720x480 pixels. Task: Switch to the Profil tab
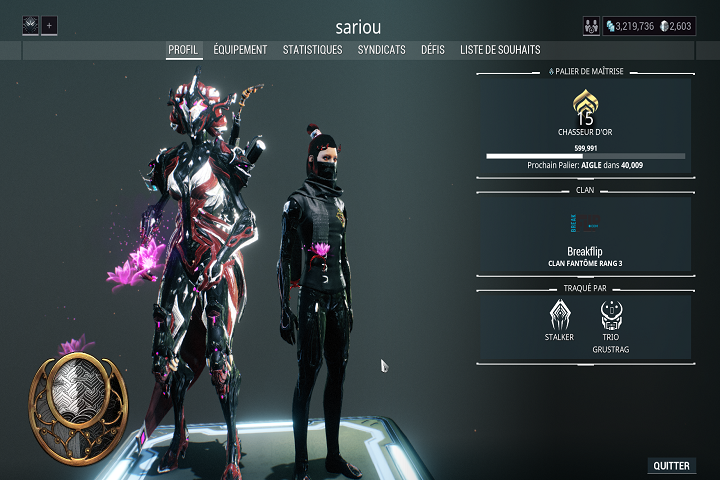(x=184, y=49)
